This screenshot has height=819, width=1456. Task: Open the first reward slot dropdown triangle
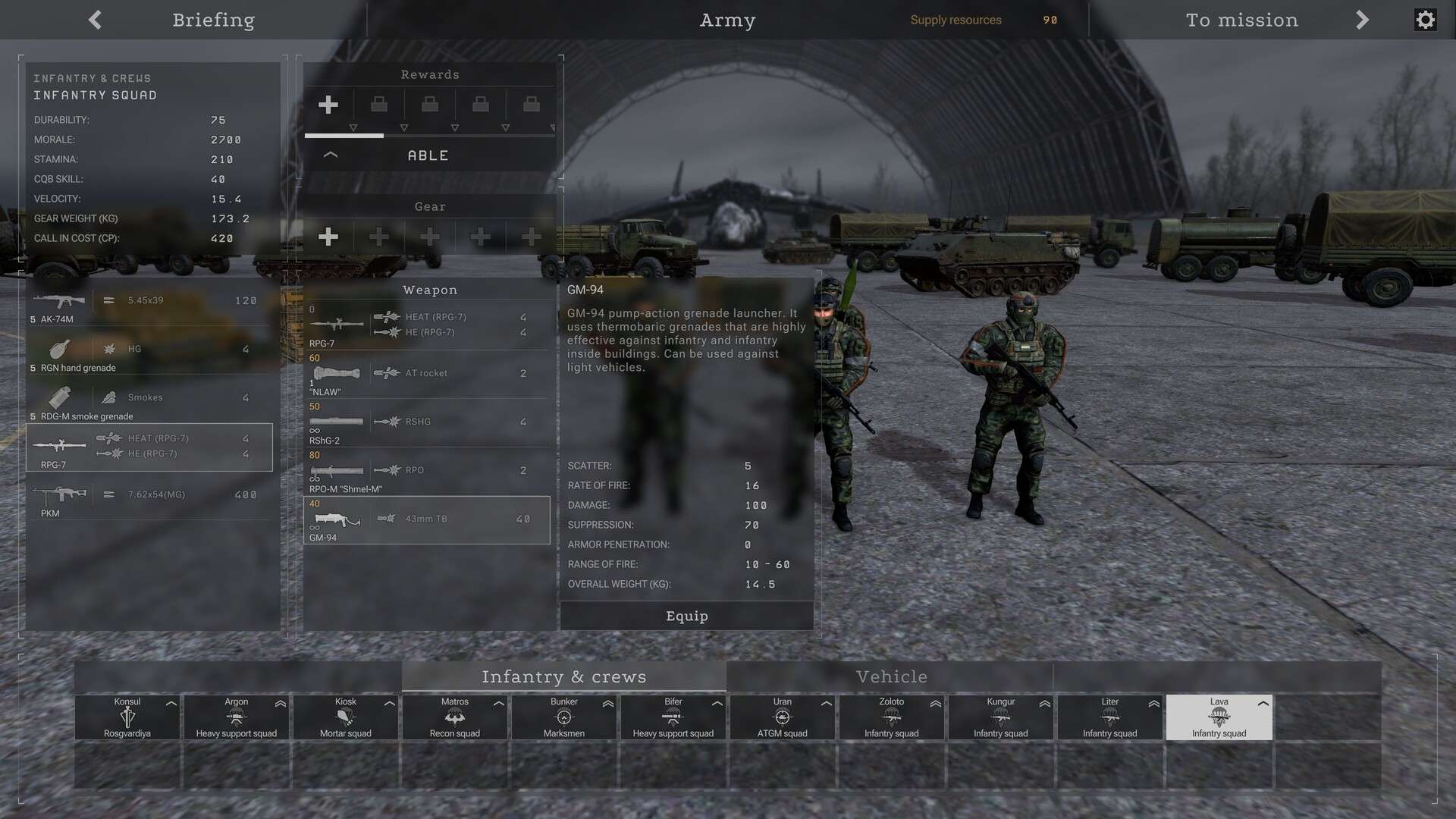pos(353,128)
